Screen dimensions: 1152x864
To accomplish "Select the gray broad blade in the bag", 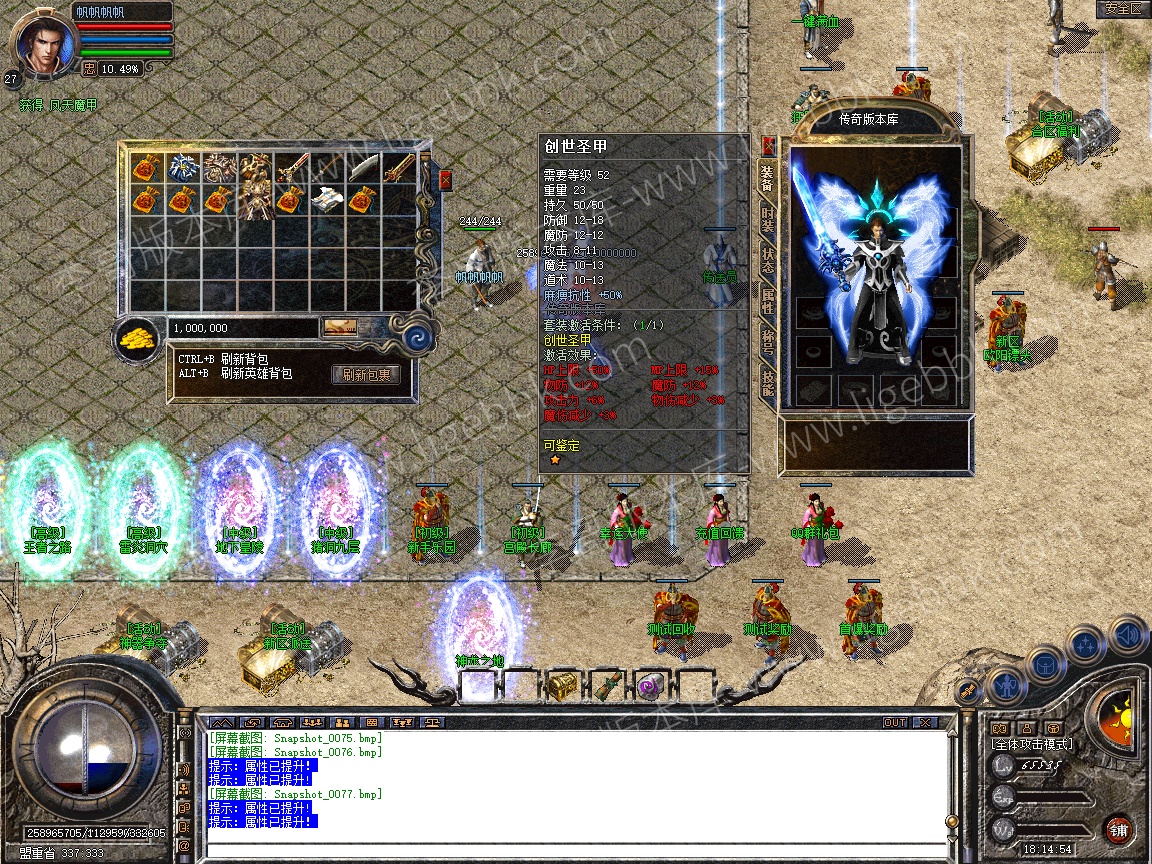I will pos(362,167).
